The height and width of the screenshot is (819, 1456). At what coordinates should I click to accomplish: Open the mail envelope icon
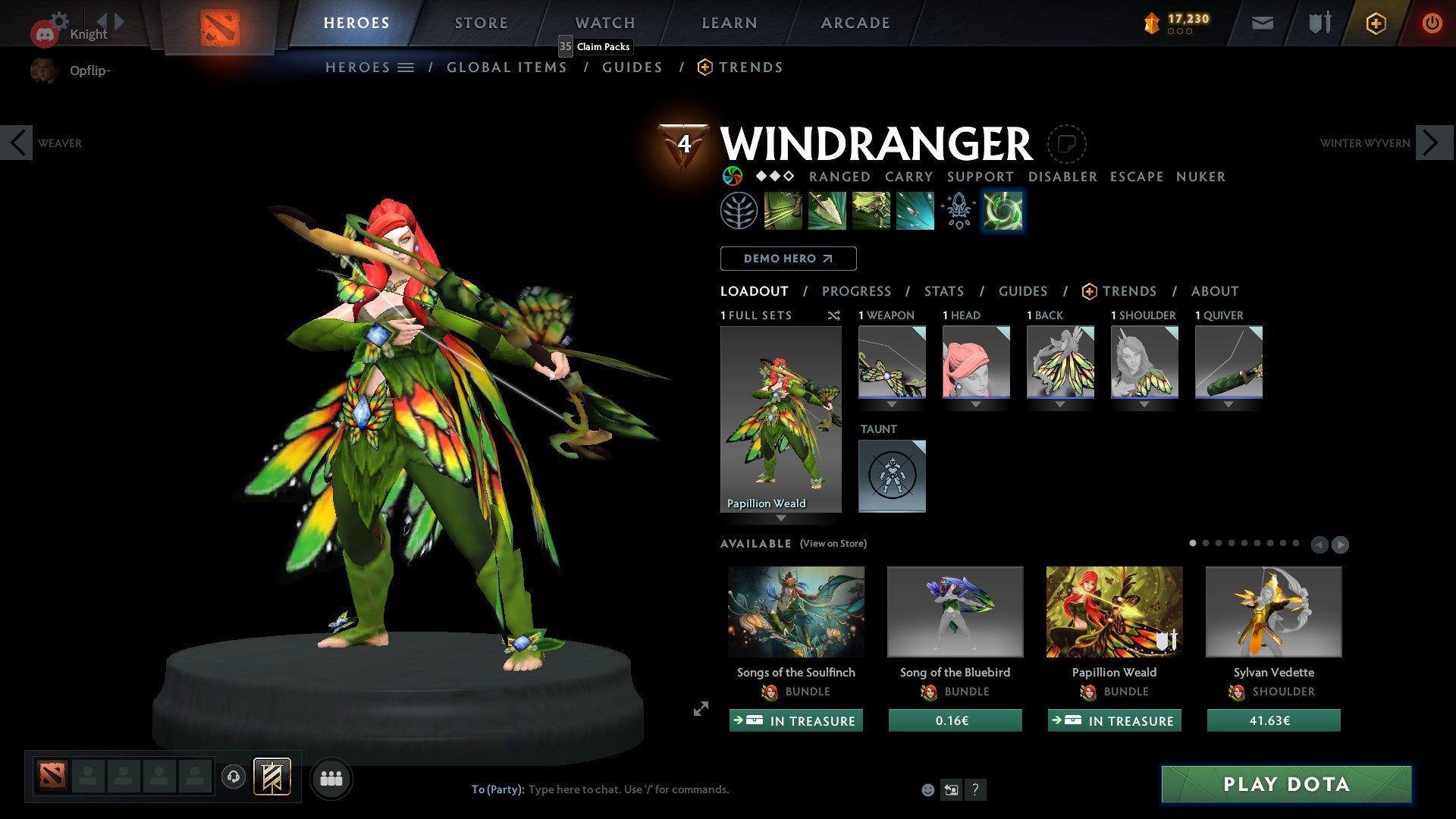[x=1262, y=23]
